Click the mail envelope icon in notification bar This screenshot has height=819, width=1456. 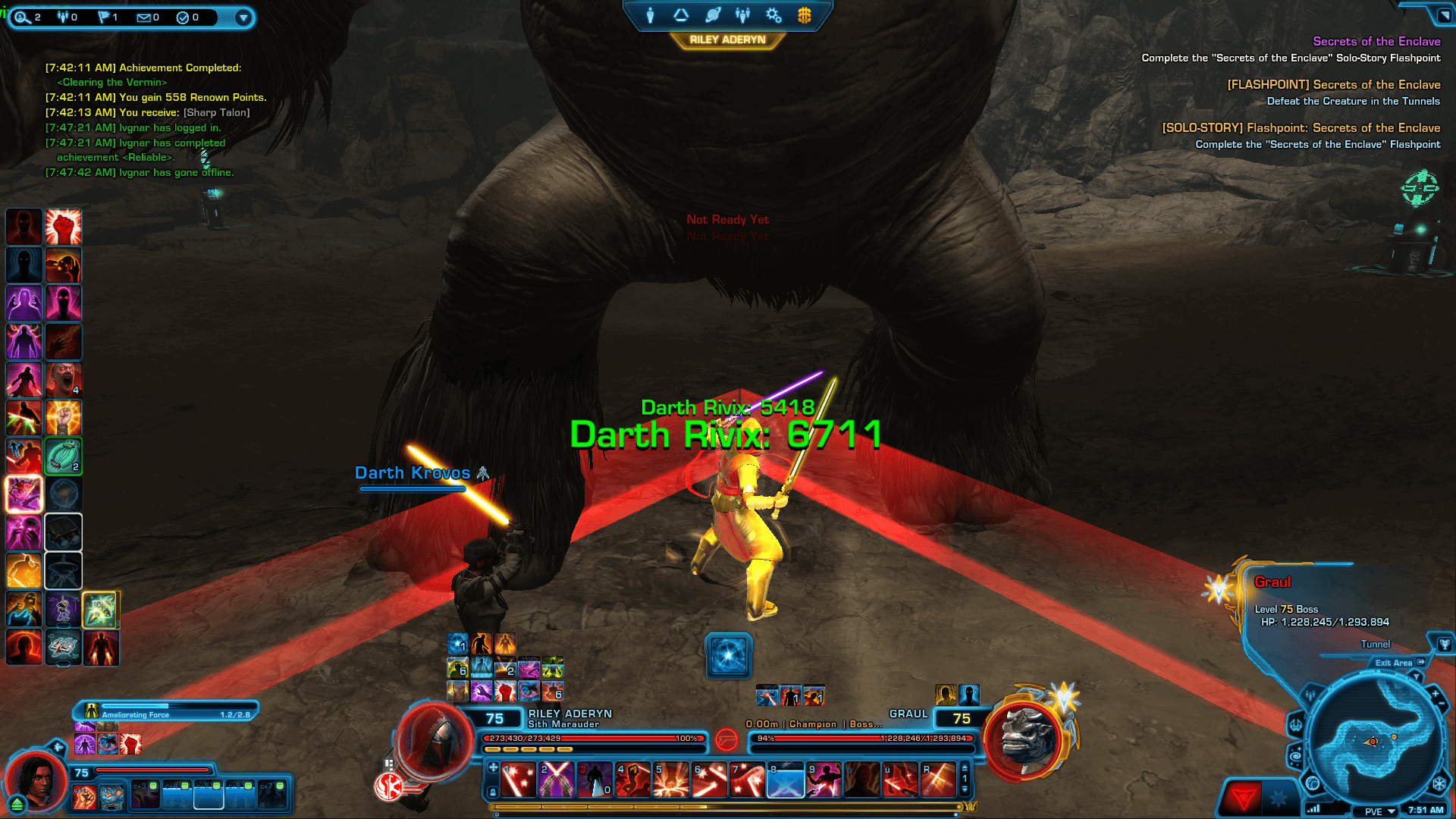click(144, 17)
